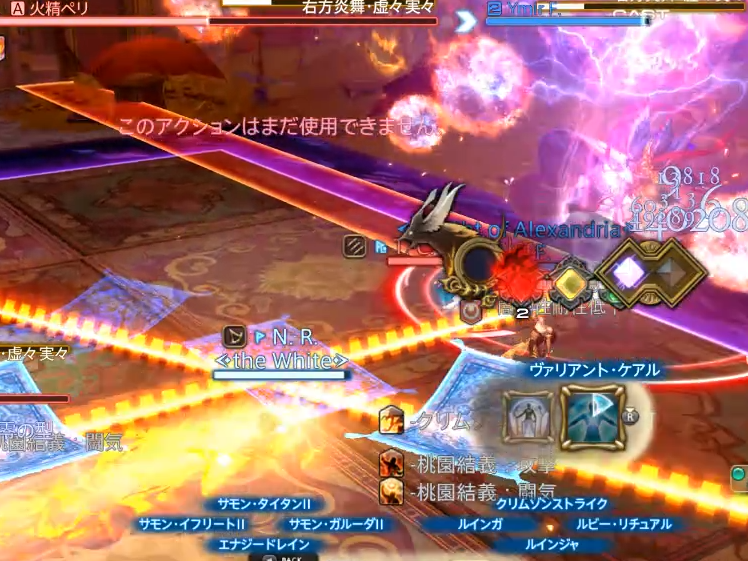Use Energy Drain (エナジードレイン)
Screen dimensions: 748x561
[x=264, y=545]
